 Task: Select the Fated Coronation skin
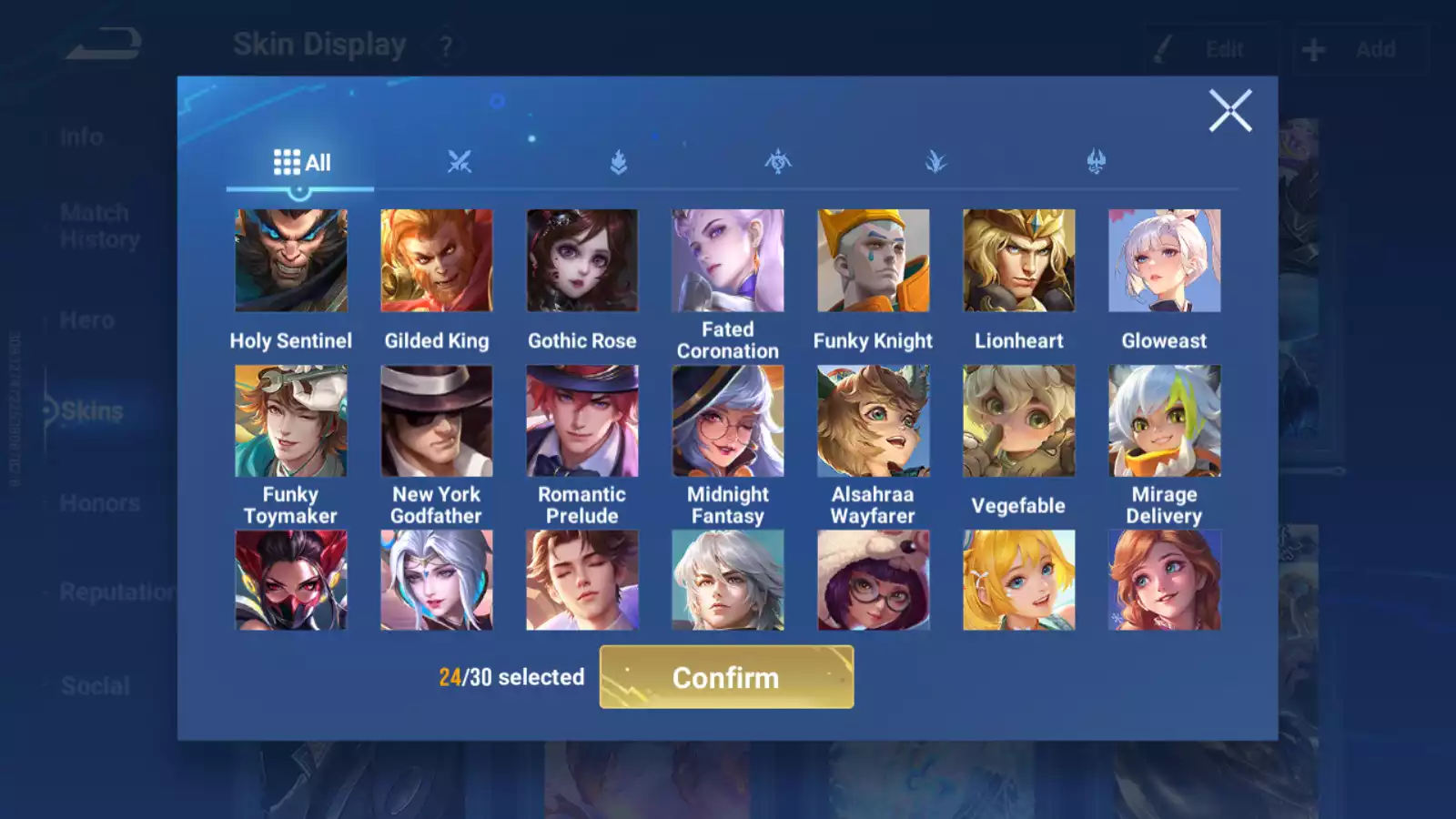(728, 261)
